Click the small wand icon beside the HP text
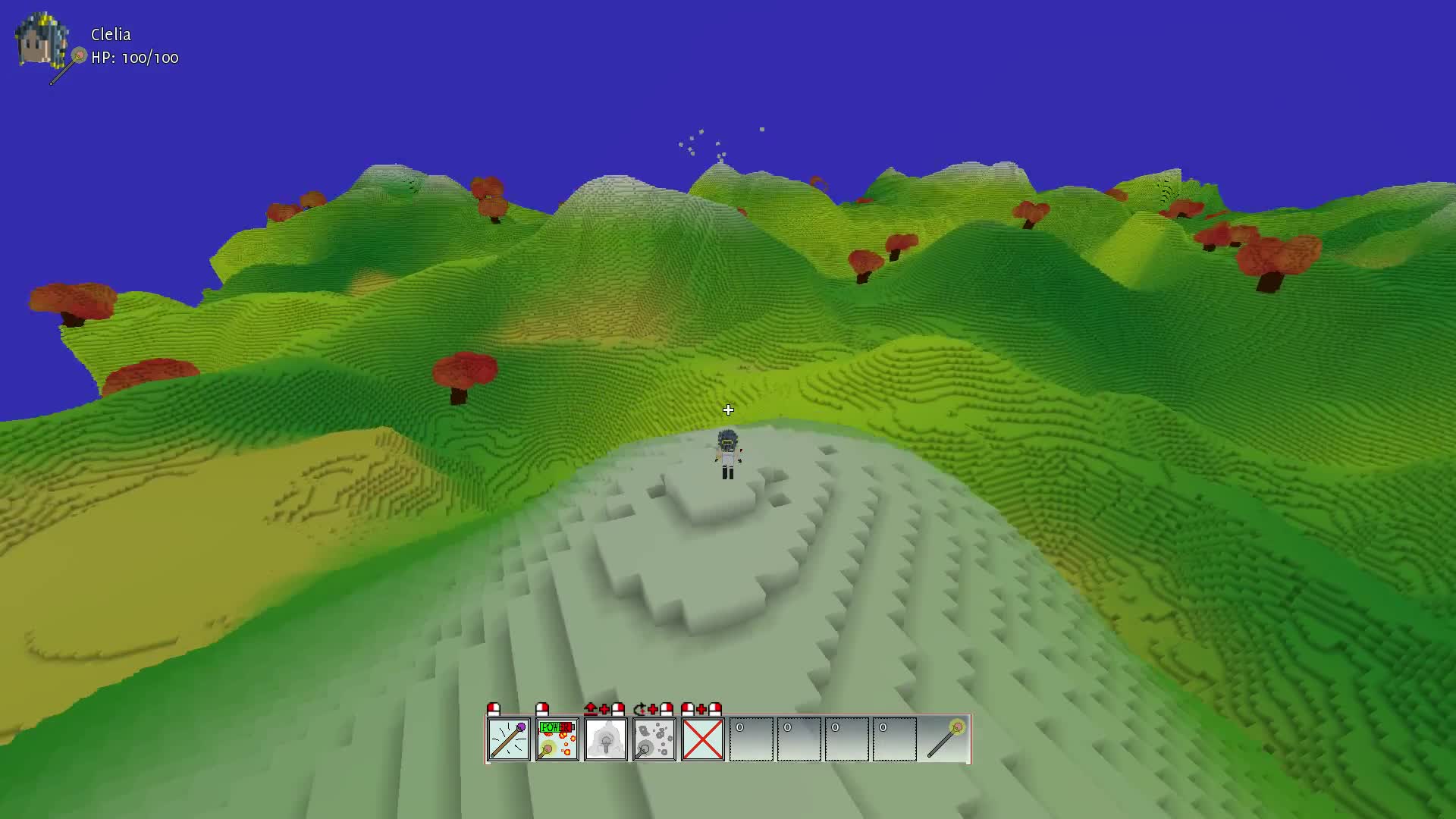Viewport: 1456px width, 819px height. (x=78, y=56)
